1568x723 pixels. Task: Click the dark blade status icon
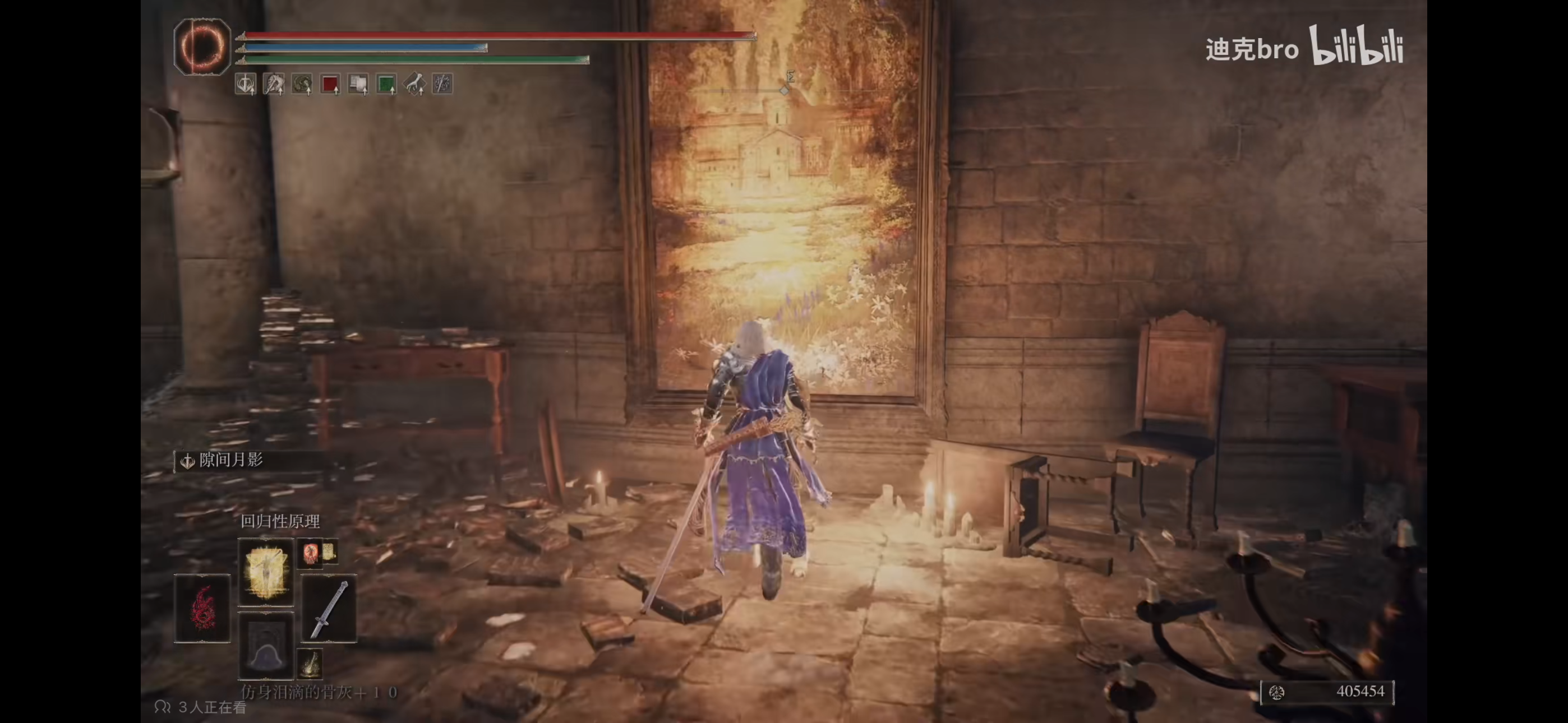pyautogui.click(x=442, y=84)
